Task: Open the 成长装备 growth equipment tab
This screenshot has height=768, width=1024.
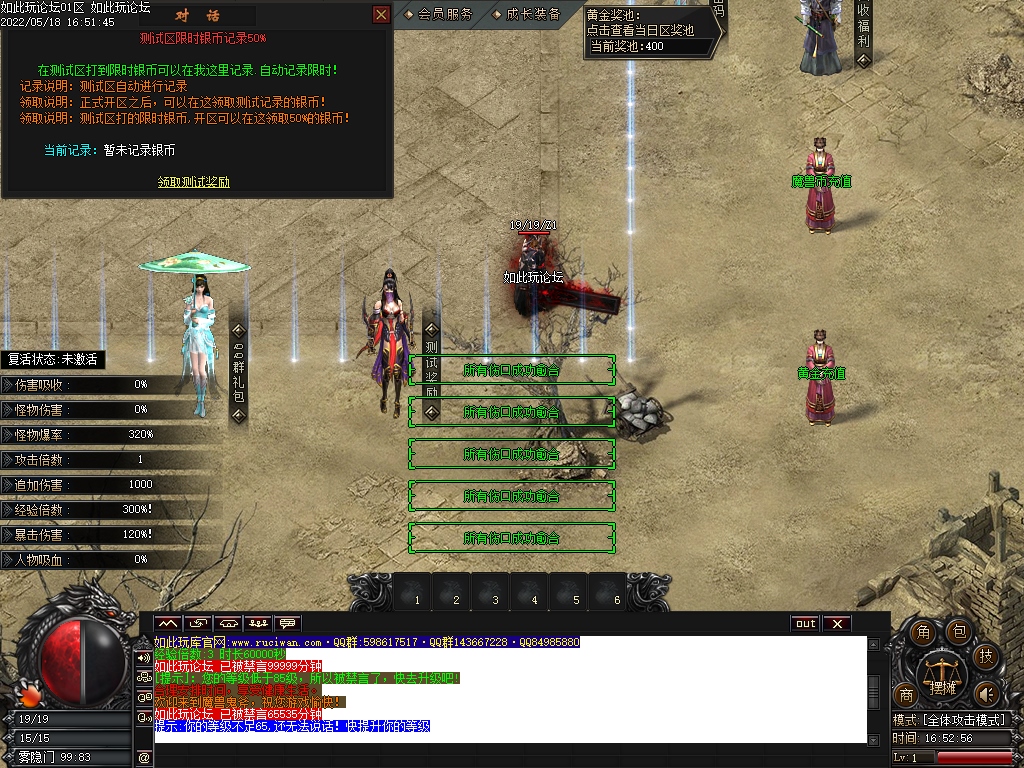Action: (x=529, y=15)
